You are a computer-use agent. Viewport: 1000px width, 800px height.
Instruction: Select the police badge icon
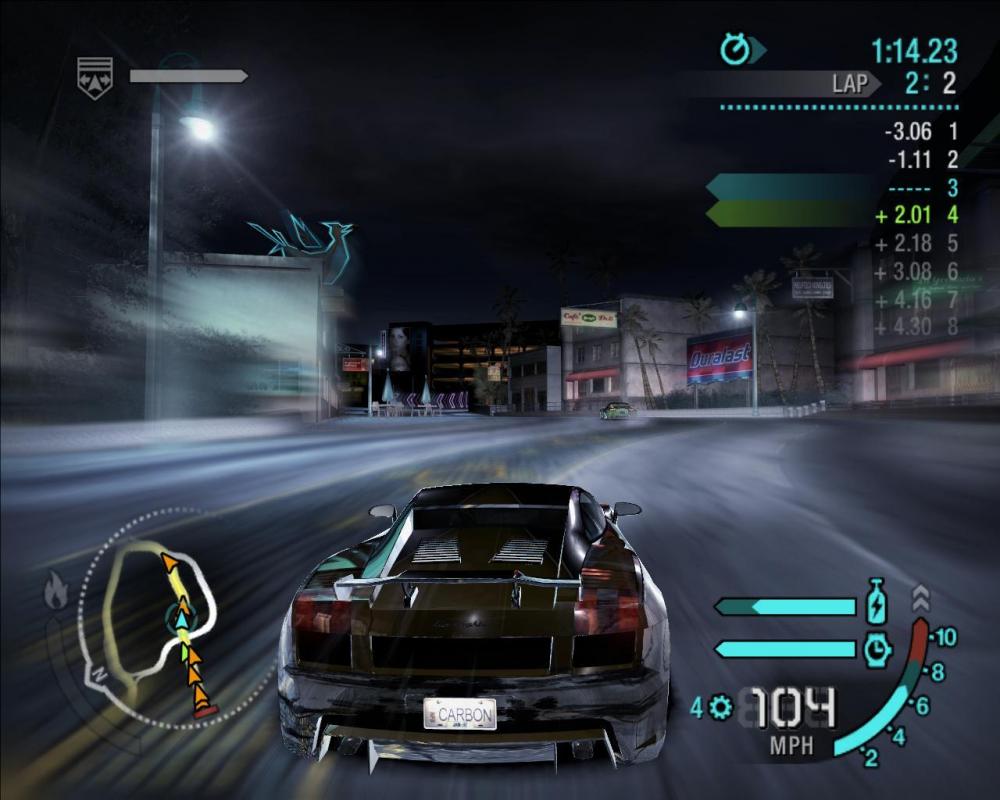[95, 77]
